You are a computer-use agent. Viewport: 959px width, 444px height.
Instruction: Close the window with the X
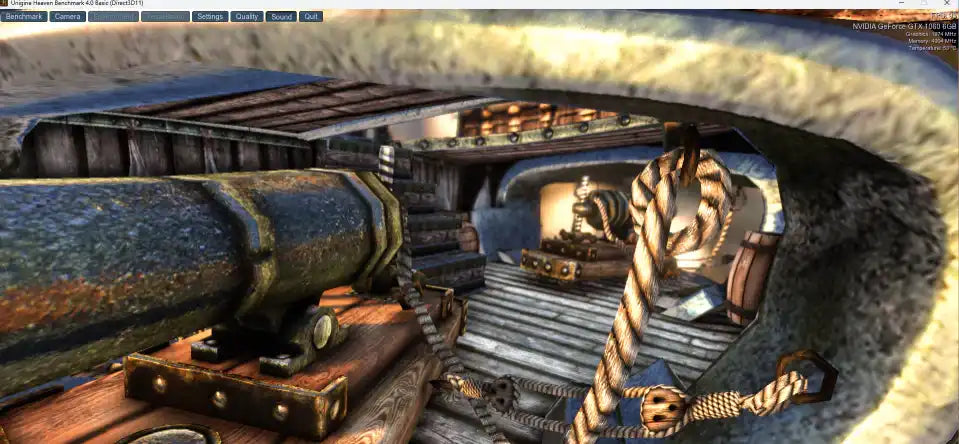pyautogui.click(x=945, y=4)
